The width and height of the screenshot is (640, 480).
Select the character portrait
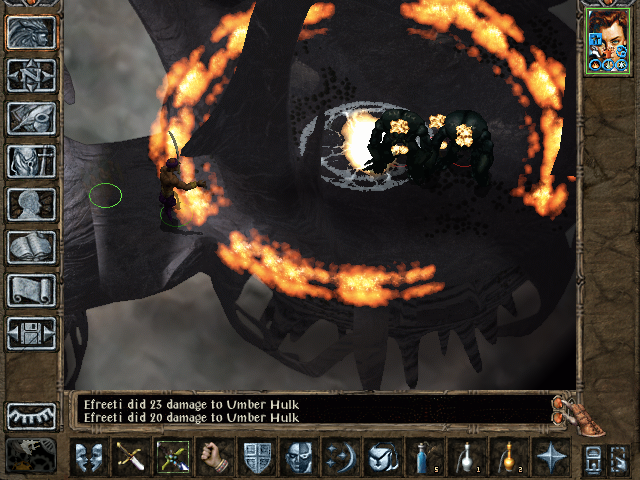tap(608, 39)
